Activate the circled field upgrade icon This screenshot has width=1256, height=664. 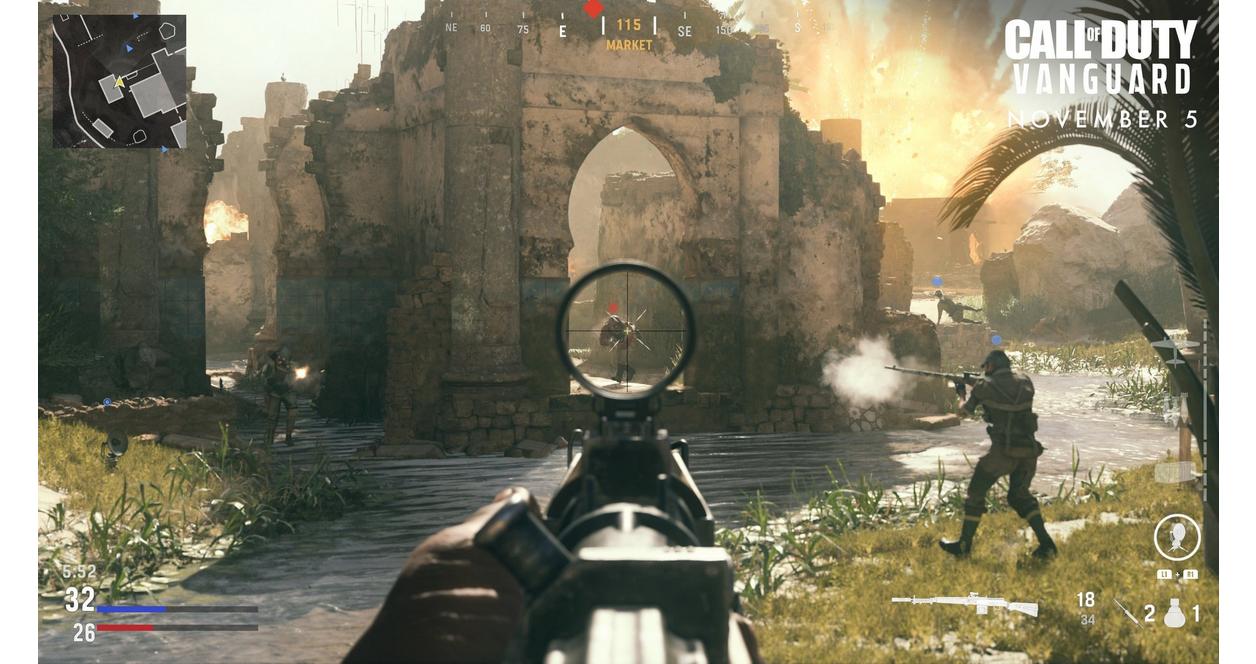pyautogui.click(x=1176, y=538)
